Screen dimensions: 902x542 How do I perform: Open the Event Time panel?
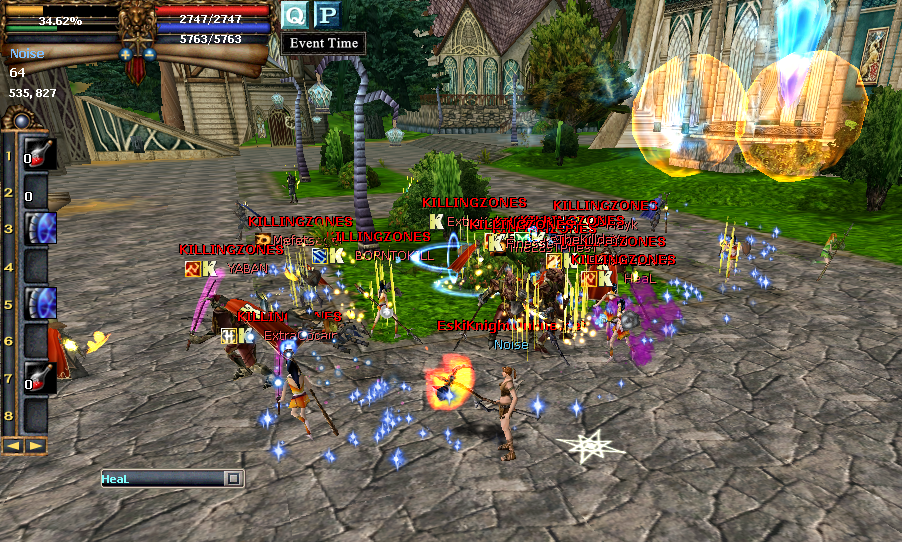pos(323,43)
